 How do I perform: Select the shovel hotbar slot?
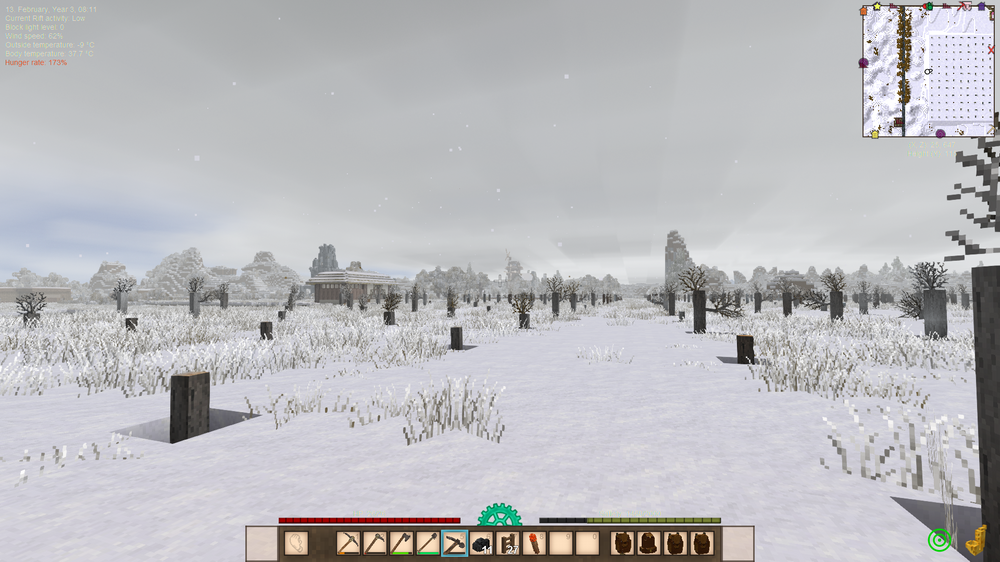(x=428, y=544)
